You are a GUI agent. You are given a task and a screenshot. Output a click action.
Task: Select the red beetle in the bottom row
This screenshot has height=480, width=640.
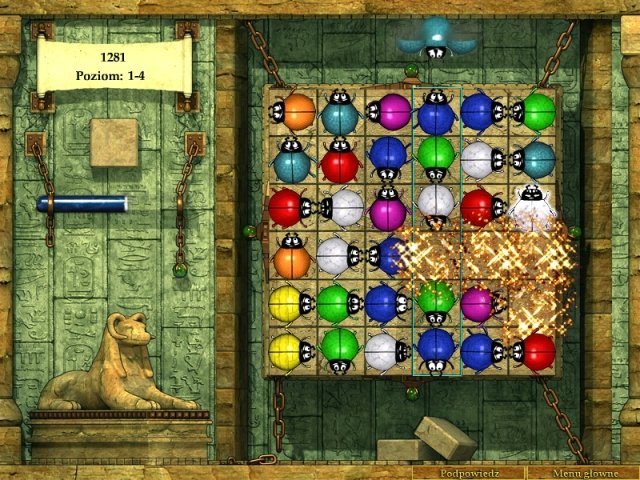[x=535, y=351]
